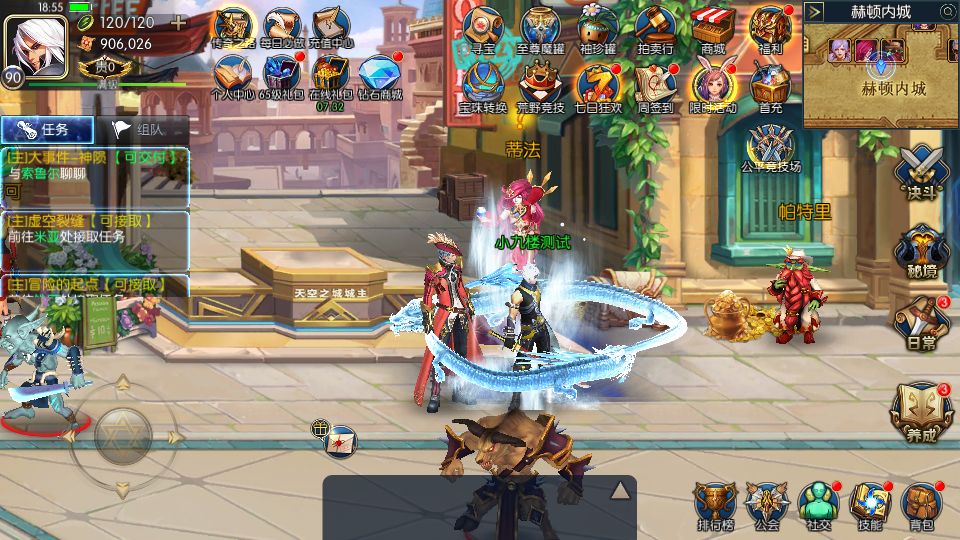
Task: Open the 拍卖行 auction house
Action: click(655, 28)
